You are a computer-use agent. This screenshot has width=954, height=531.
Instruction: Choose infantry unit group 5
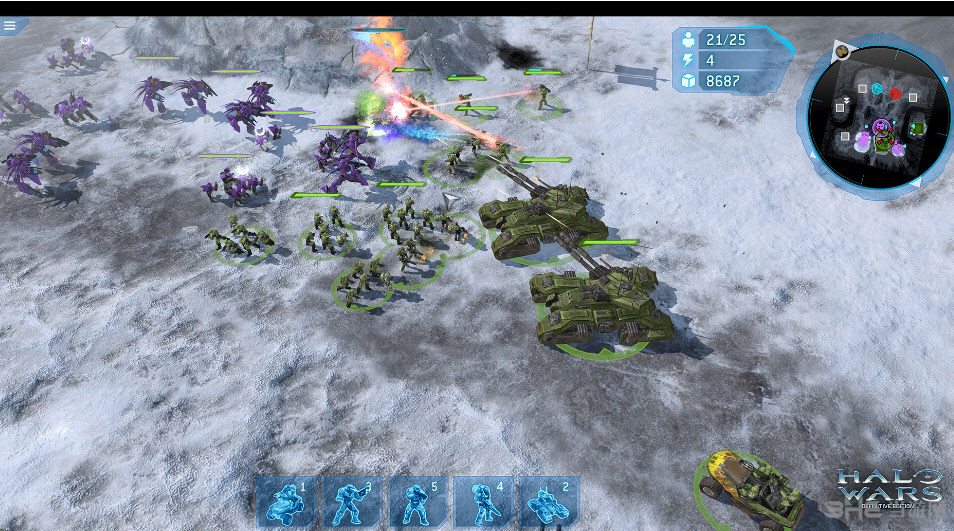coord(417,501)
